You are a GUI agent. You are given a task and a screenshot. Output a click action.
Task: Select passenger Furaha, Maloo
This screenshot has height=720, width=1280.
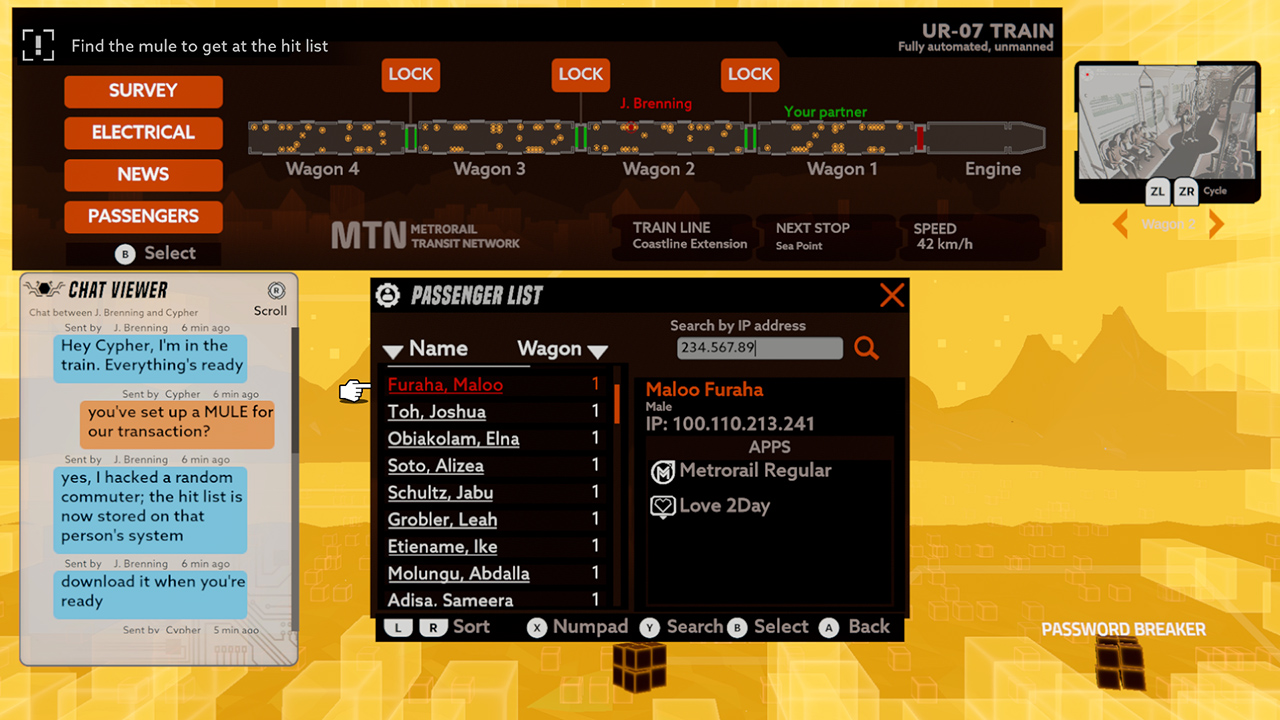pos(446,384)
